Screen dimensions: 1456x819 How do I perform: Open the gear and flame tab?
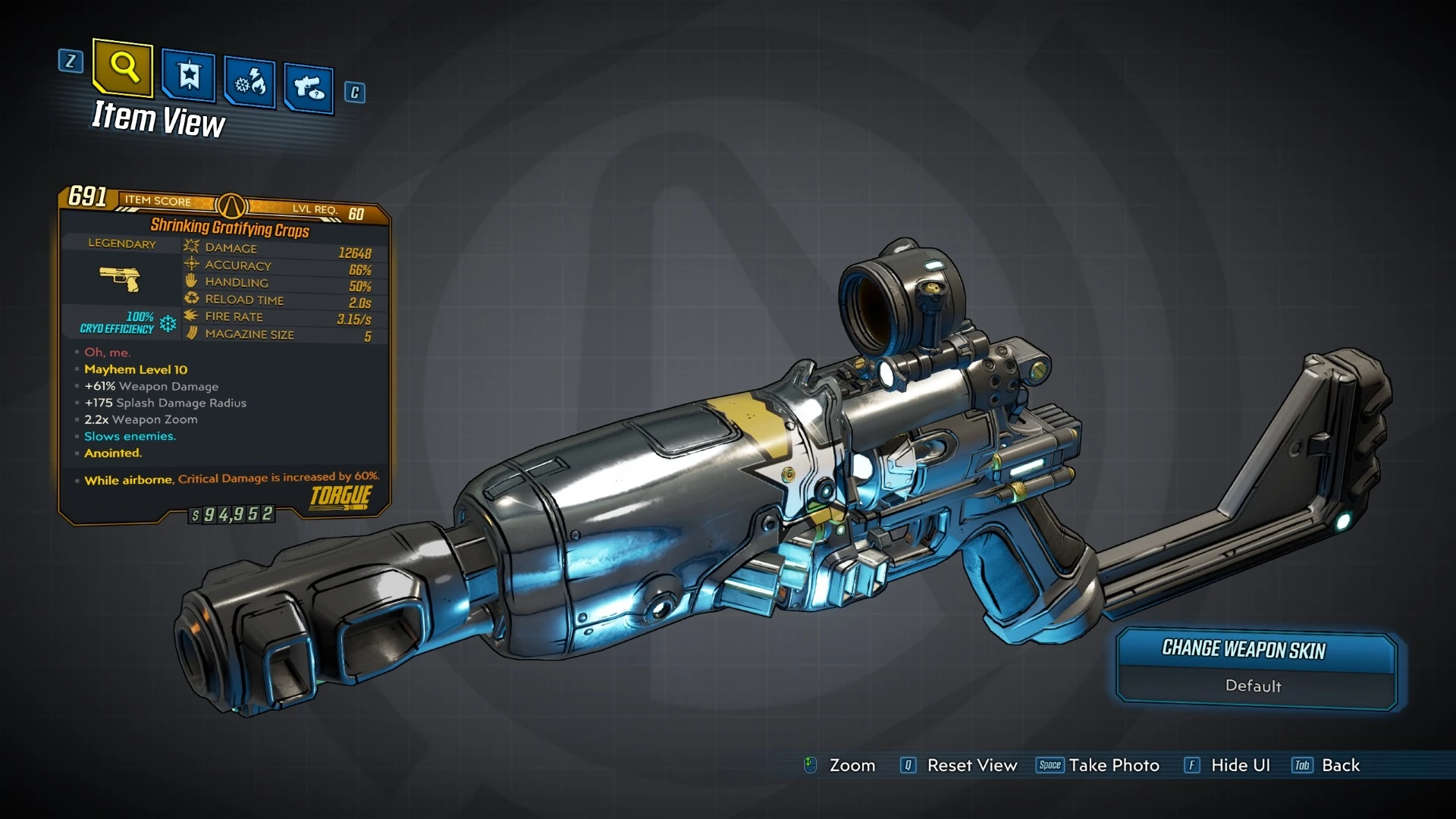coord(249,81)
